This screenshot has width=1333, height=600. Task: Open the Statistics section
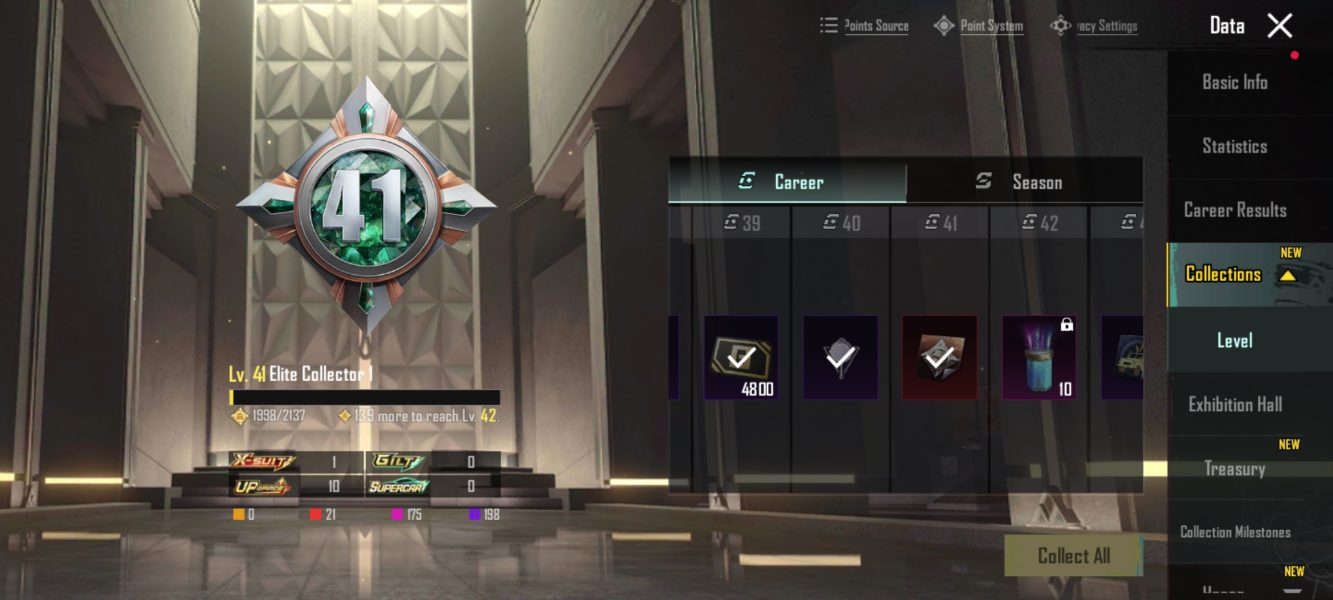1234,147
